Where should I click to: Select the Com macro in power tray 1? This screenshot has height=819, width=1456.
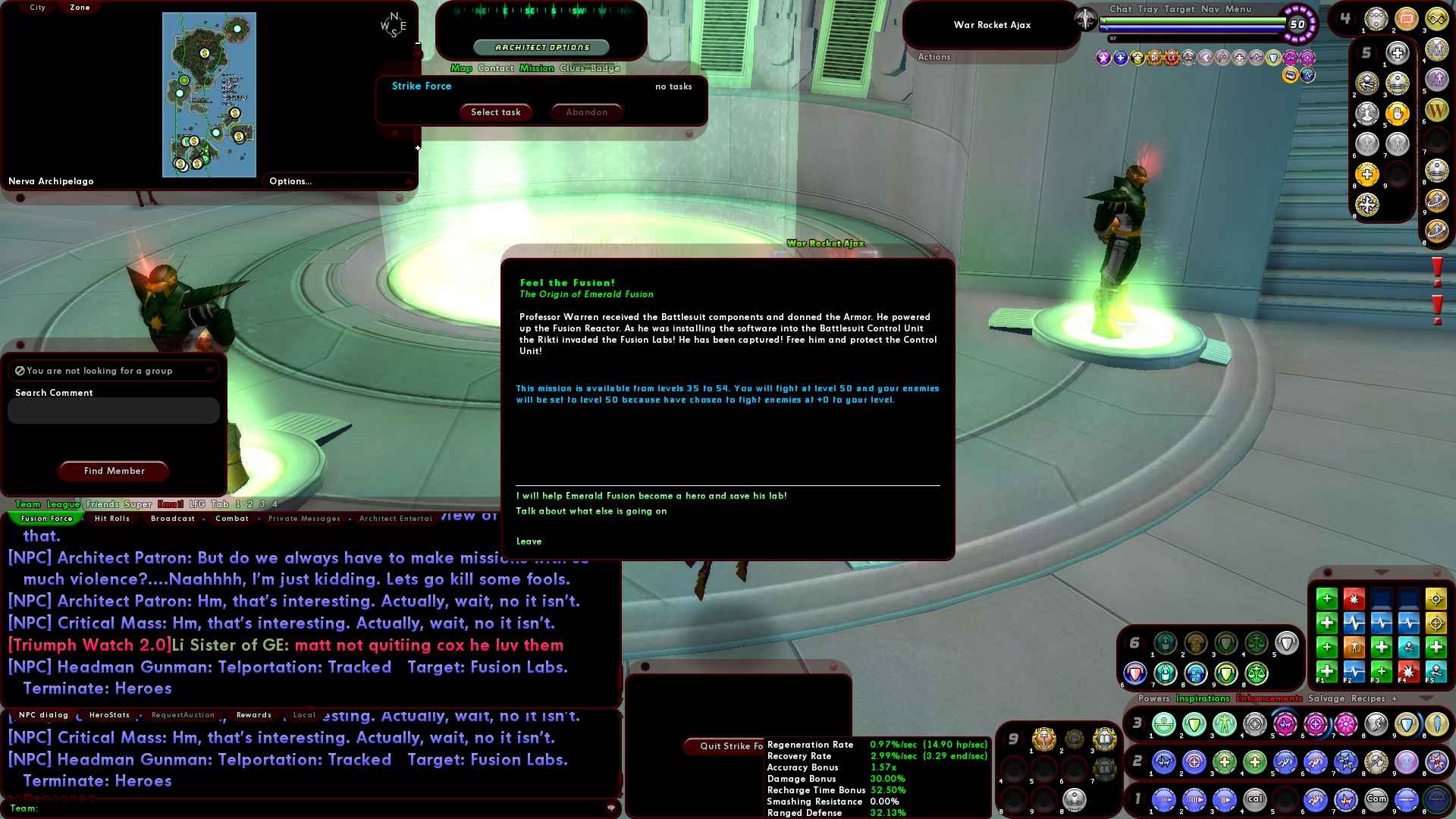pos(1377,799)
